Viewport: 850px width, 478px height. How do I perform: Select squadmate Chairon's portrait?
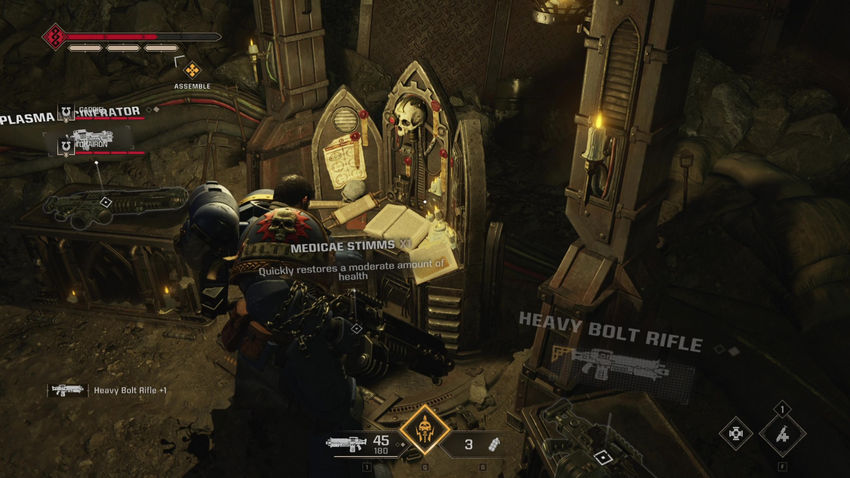point(67,147)
